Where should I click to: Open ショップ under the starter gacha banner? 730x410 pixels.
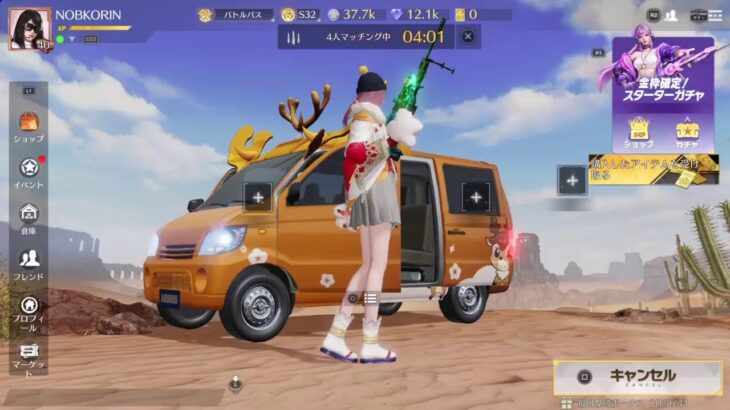pos(639,132)
